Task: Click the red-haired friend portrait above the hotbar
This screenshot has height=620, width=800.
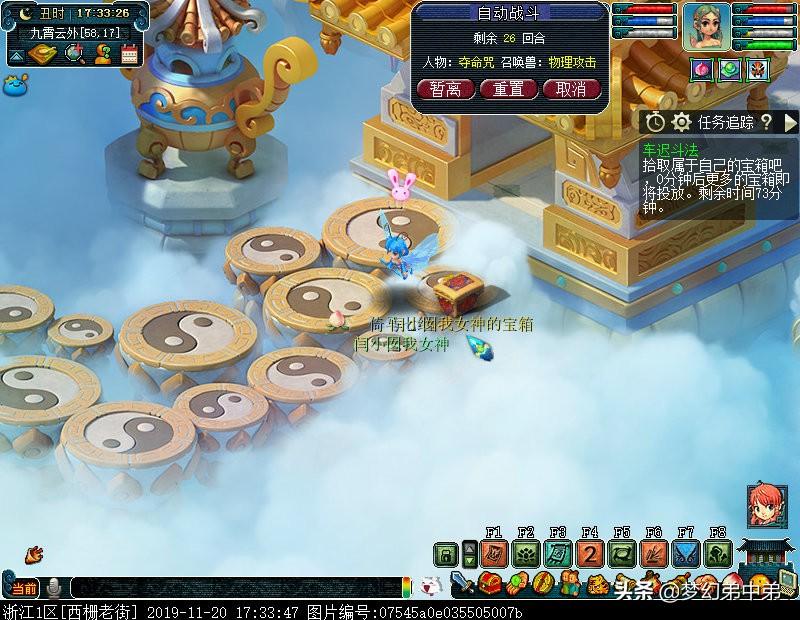Action: (x=766, y=505)
